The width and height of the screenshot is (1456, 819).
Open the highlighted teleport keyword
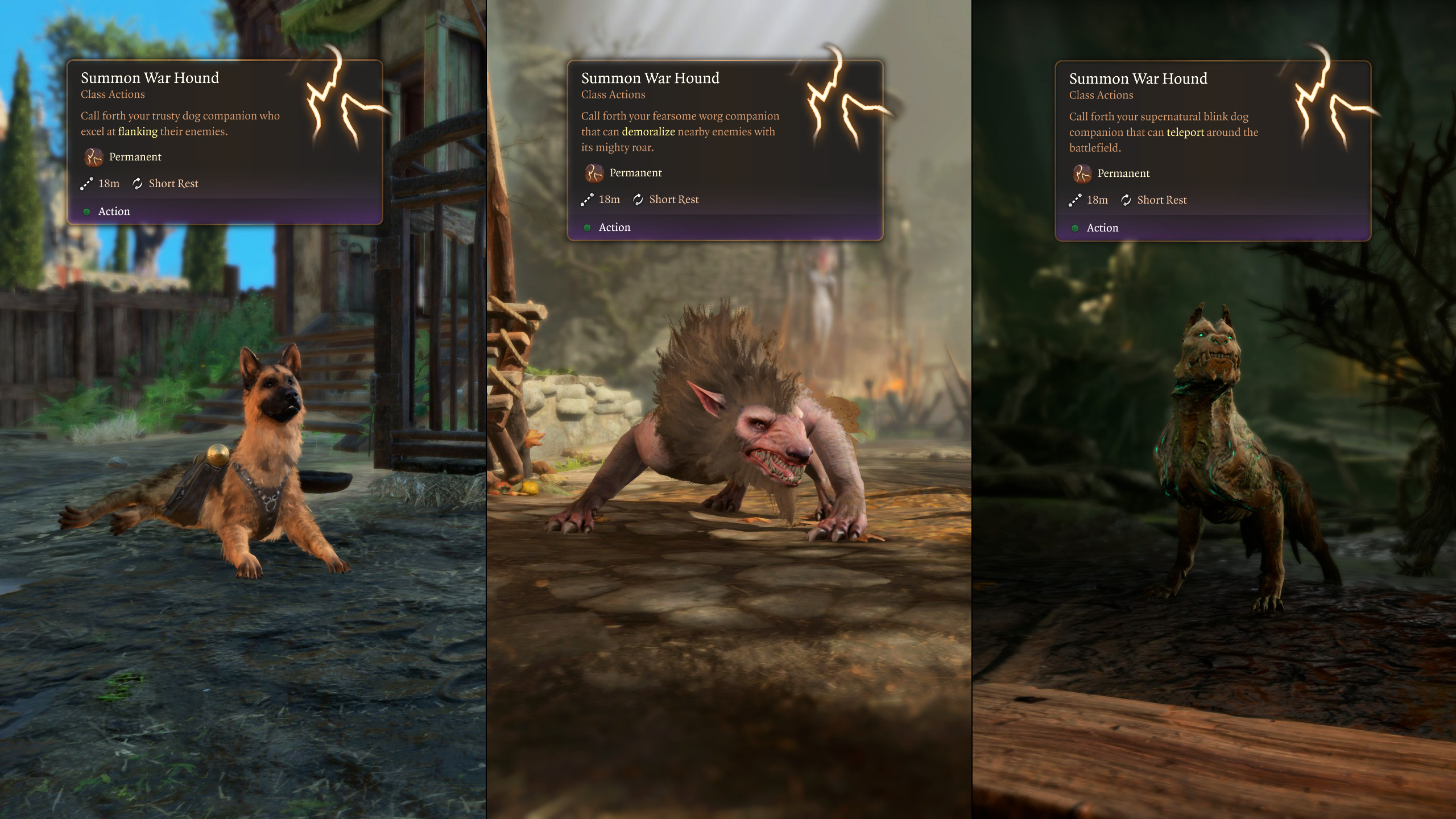(1185, 132)
